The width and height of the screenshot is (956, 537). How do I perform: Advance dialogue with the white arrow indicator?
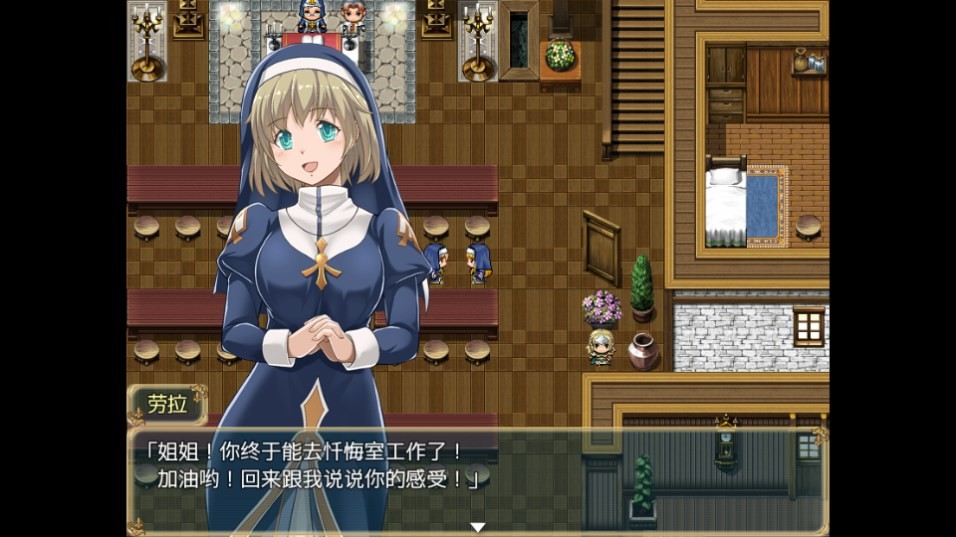478,527
